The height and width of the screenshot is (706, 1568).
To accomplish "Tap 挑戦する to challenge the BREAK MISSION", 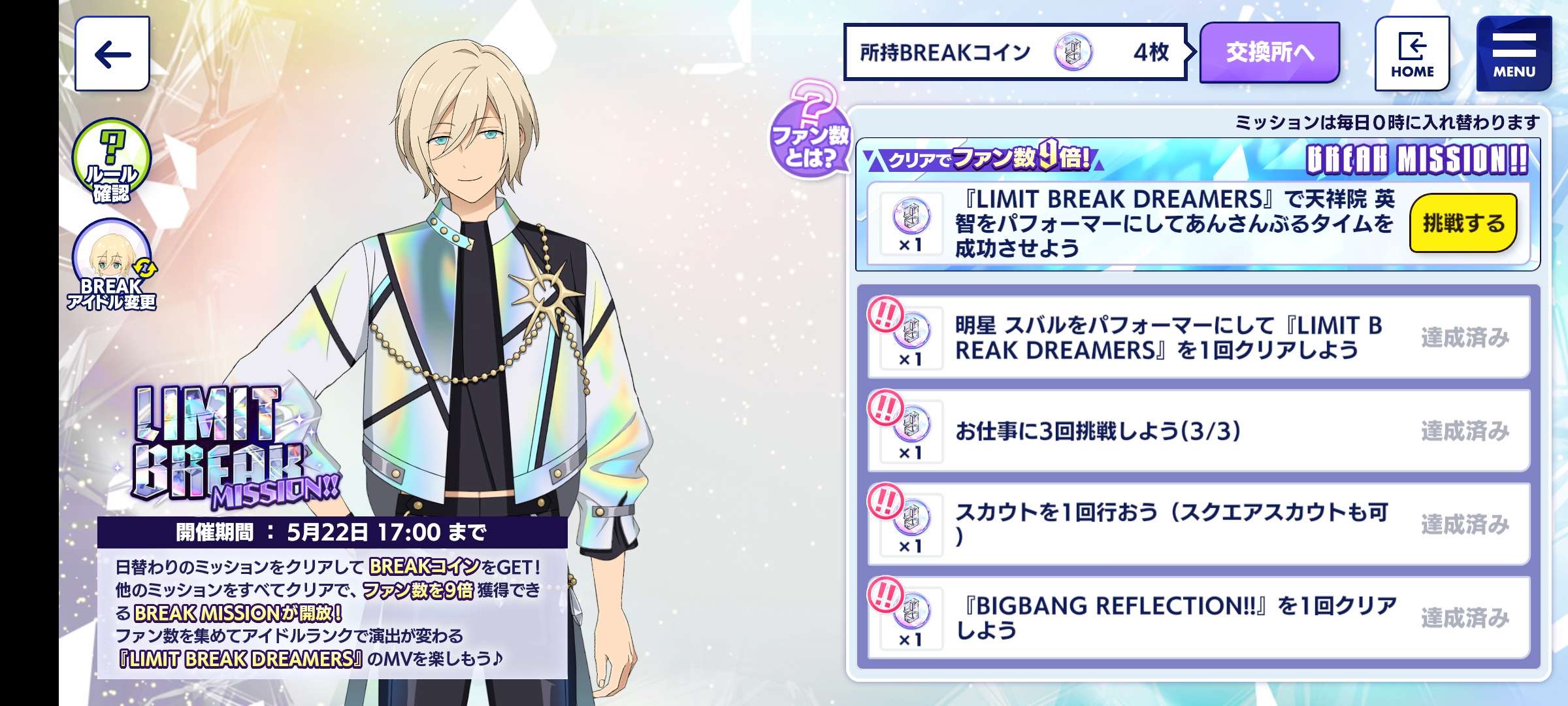I will tap(1462, 224).
